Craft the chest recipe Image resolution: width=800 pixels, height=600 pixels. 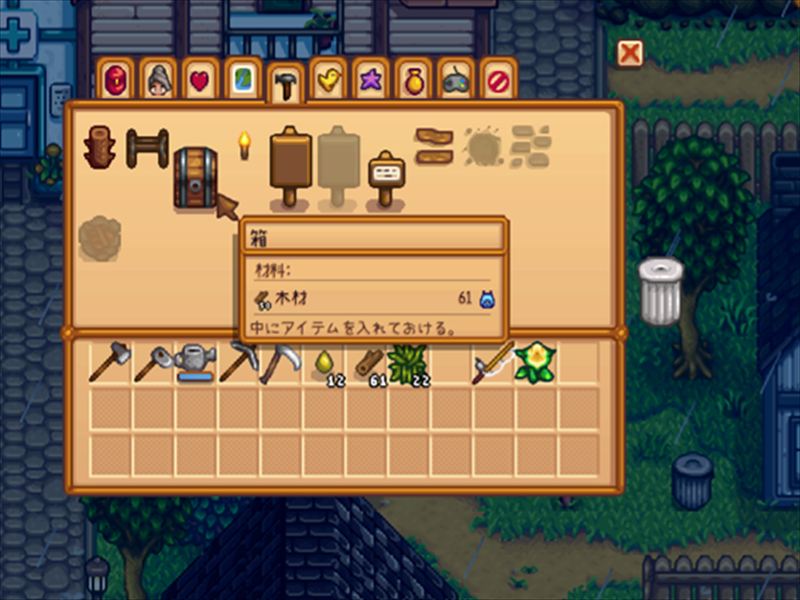(x=195, y=177)
